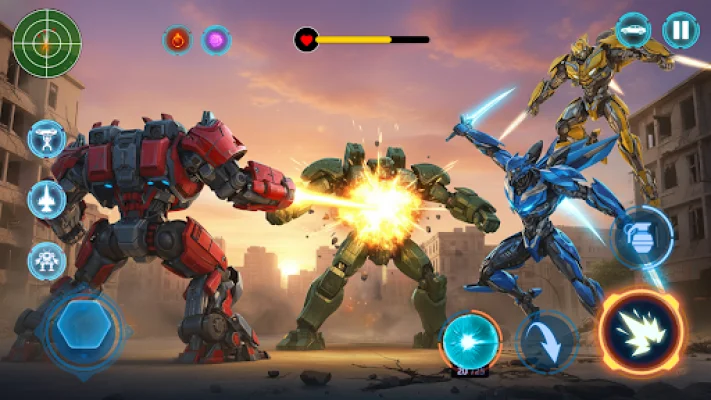Activate the red flame power-up icon
The image size is (711, 400).
click(x=178, y=40)
